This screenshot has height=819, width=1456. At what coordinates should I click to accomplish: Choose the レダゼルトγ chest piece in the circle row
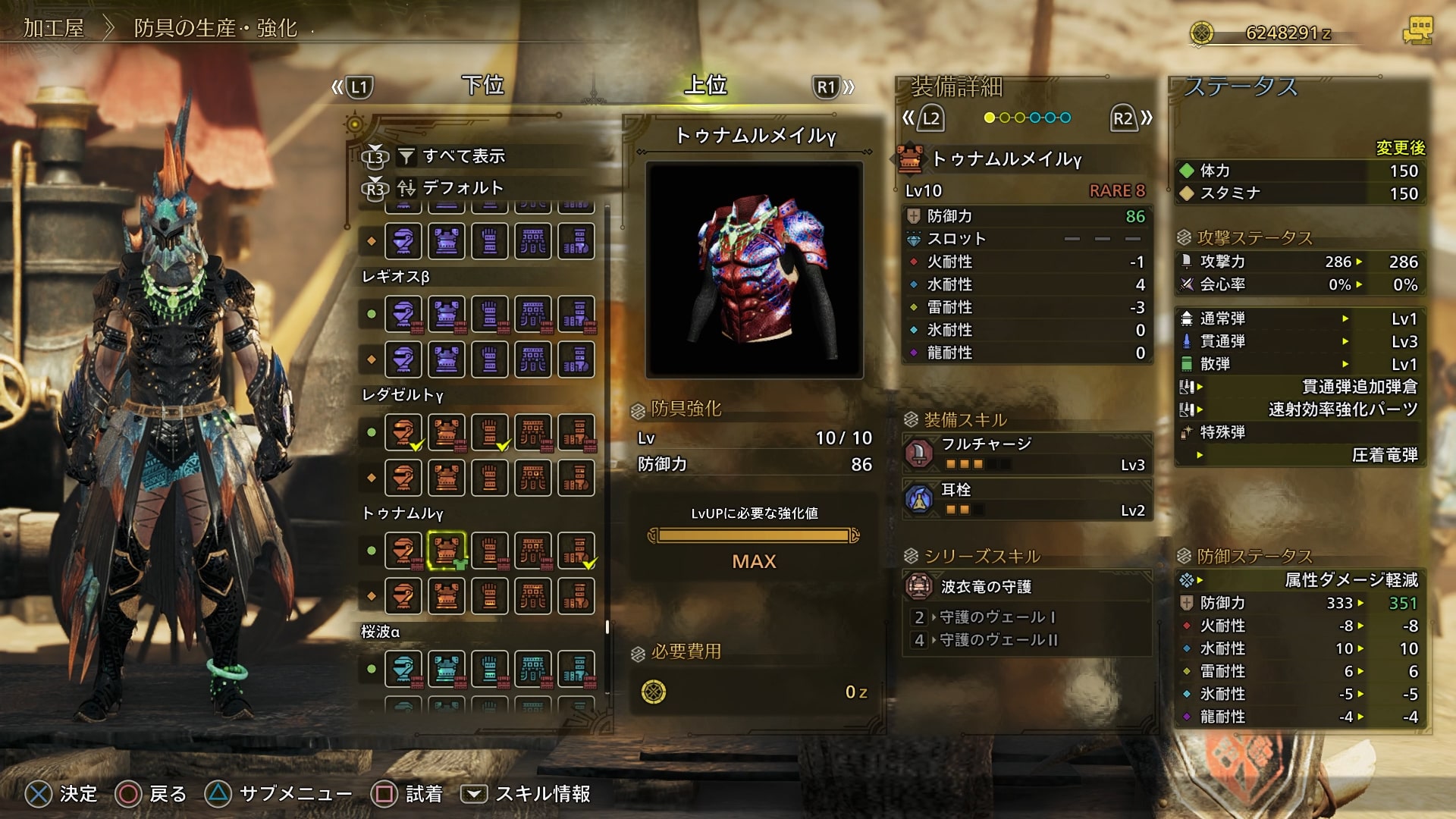pos(447,432)
